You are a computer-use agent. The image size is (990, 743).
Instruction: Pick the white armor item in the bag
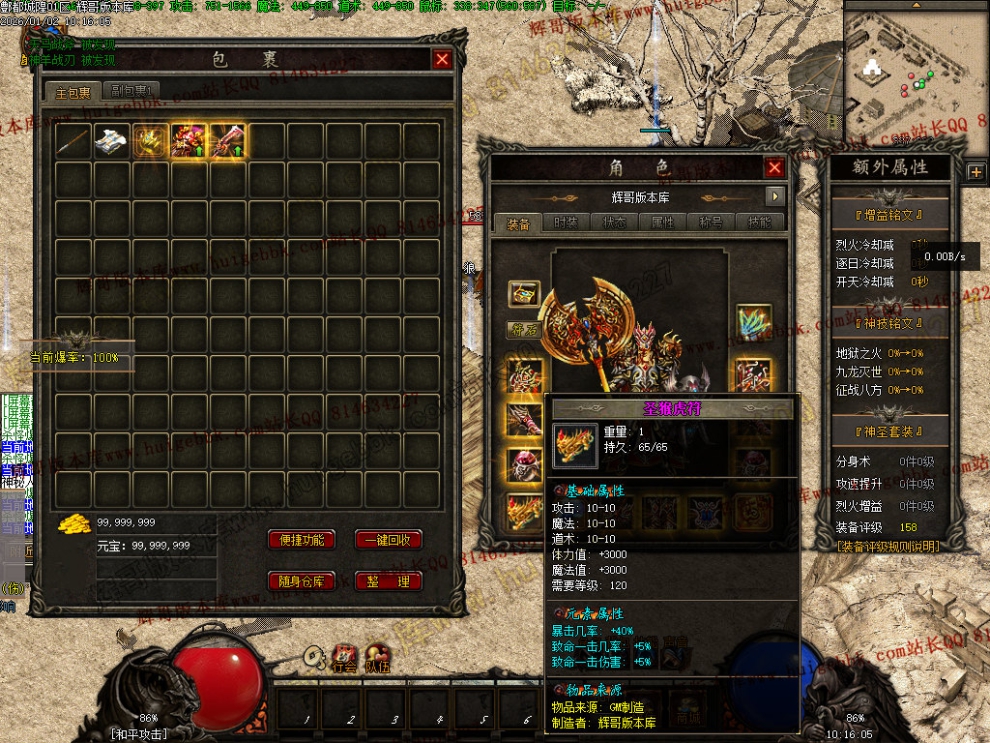pyautogui.click(x=112, y=142)
